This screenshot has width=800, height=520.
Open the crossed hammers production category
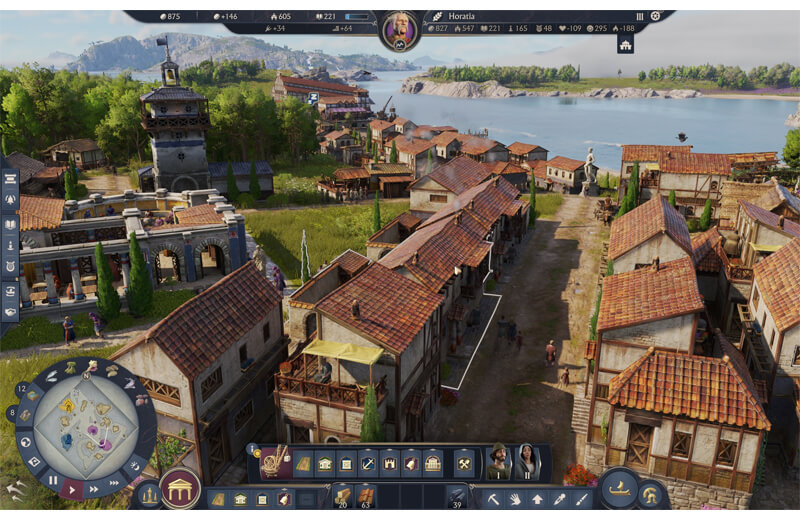pyautogui.click(x=464, y=463)
